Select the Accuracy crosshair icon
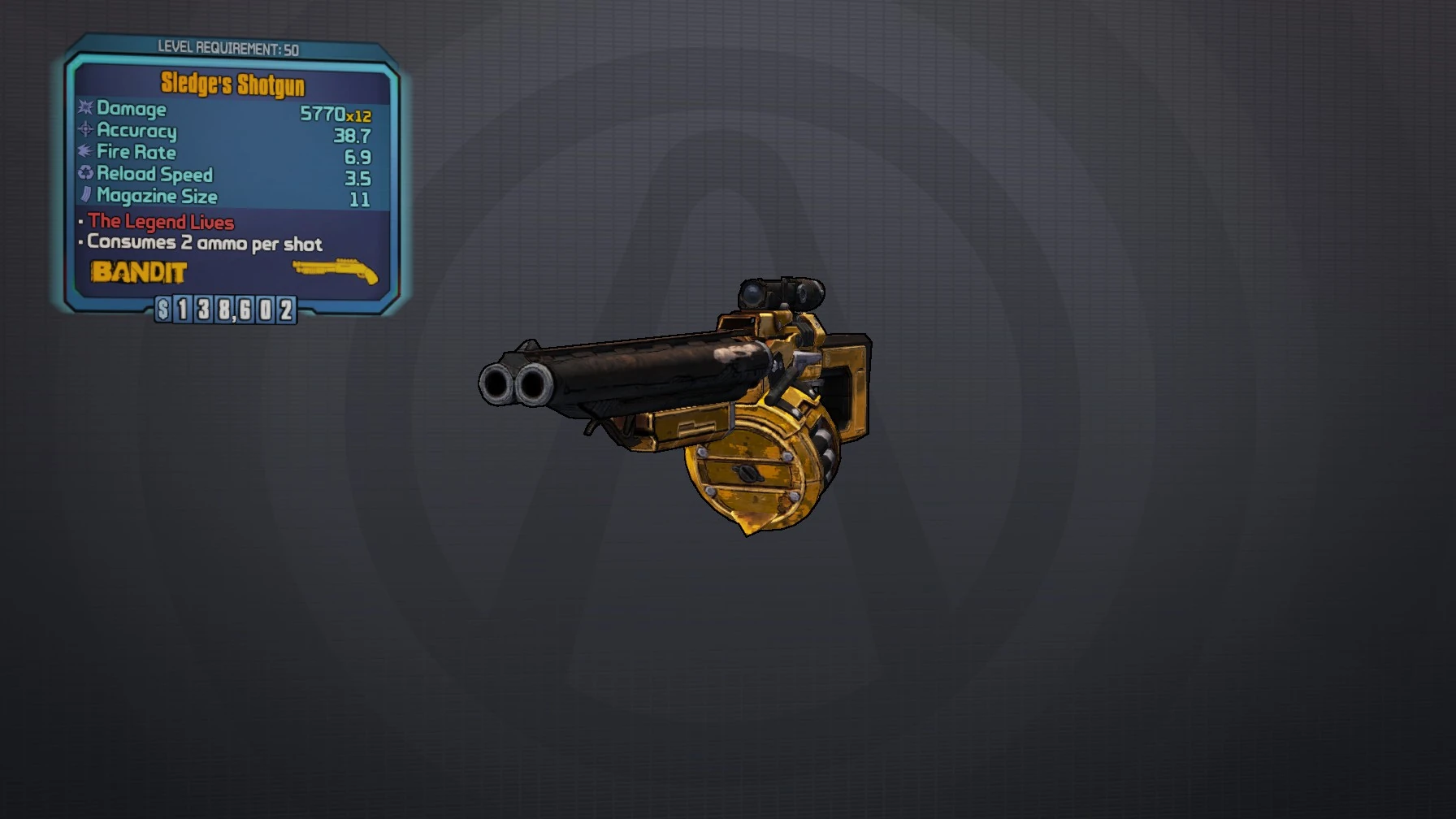Viewport: 1456px width, 819px height. click(84, 131)
